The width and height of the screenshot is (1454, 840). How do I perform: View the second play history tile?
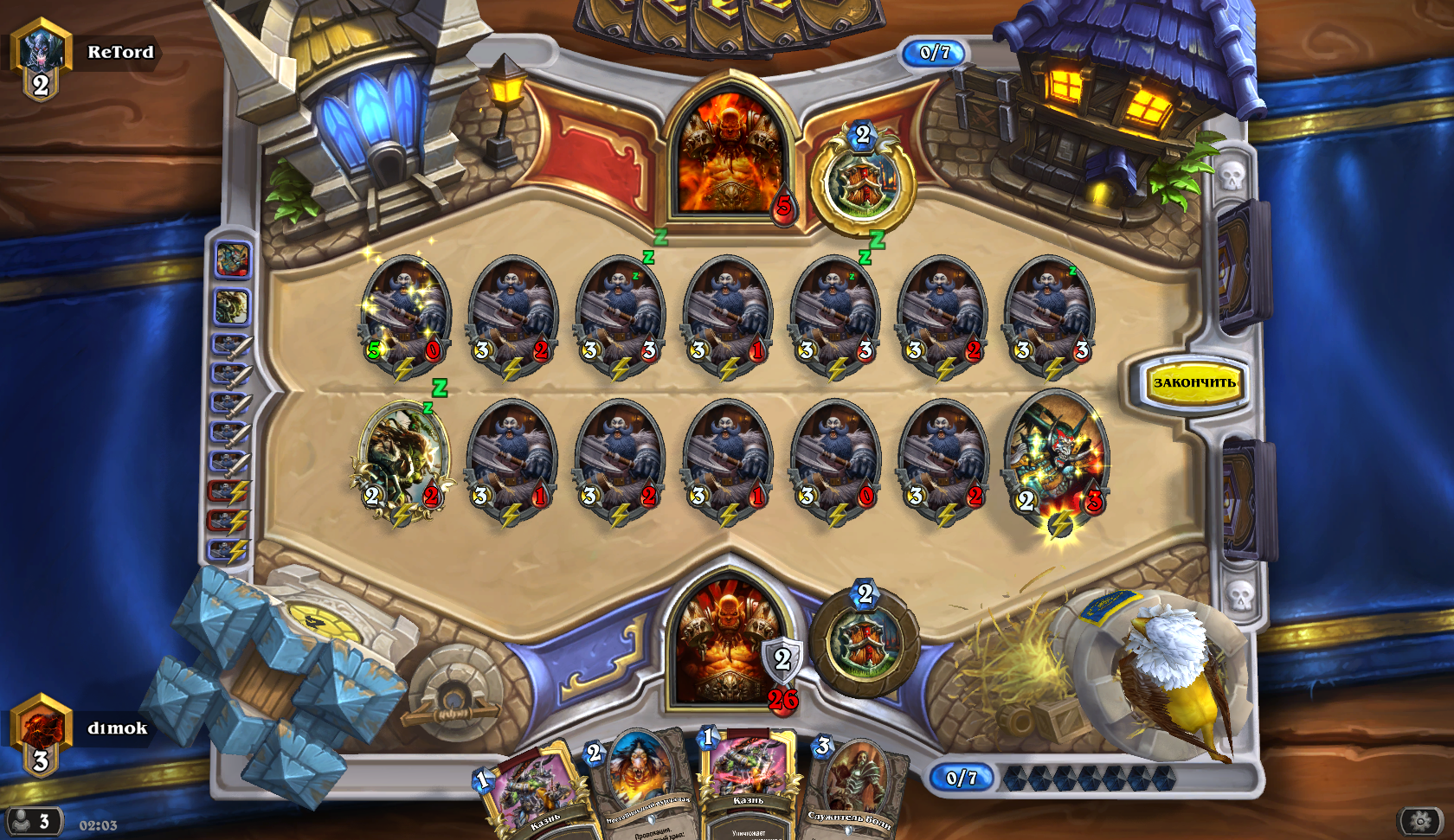coord(232,307)
